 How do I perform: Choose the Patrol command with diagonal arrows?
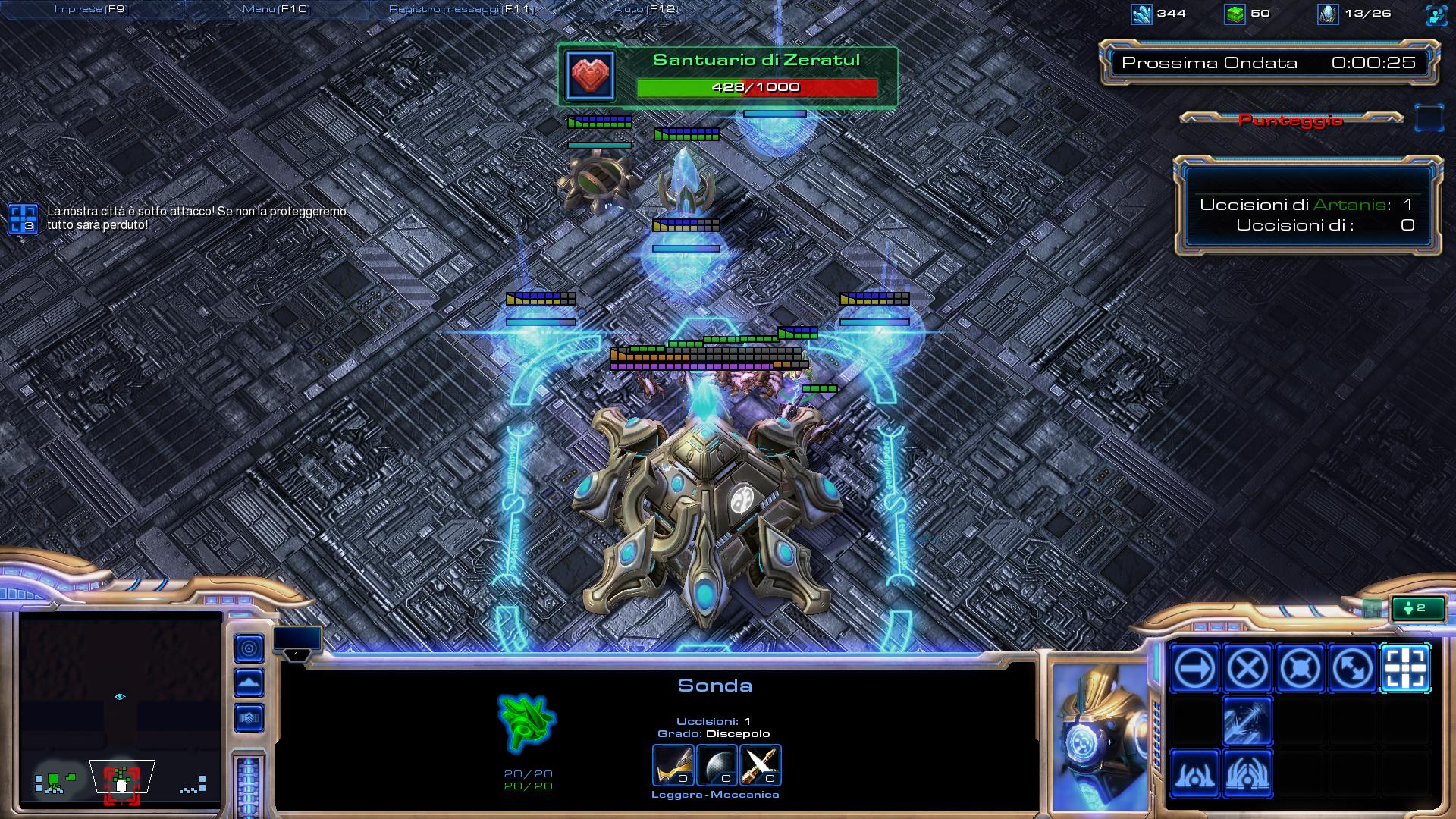1353,669
